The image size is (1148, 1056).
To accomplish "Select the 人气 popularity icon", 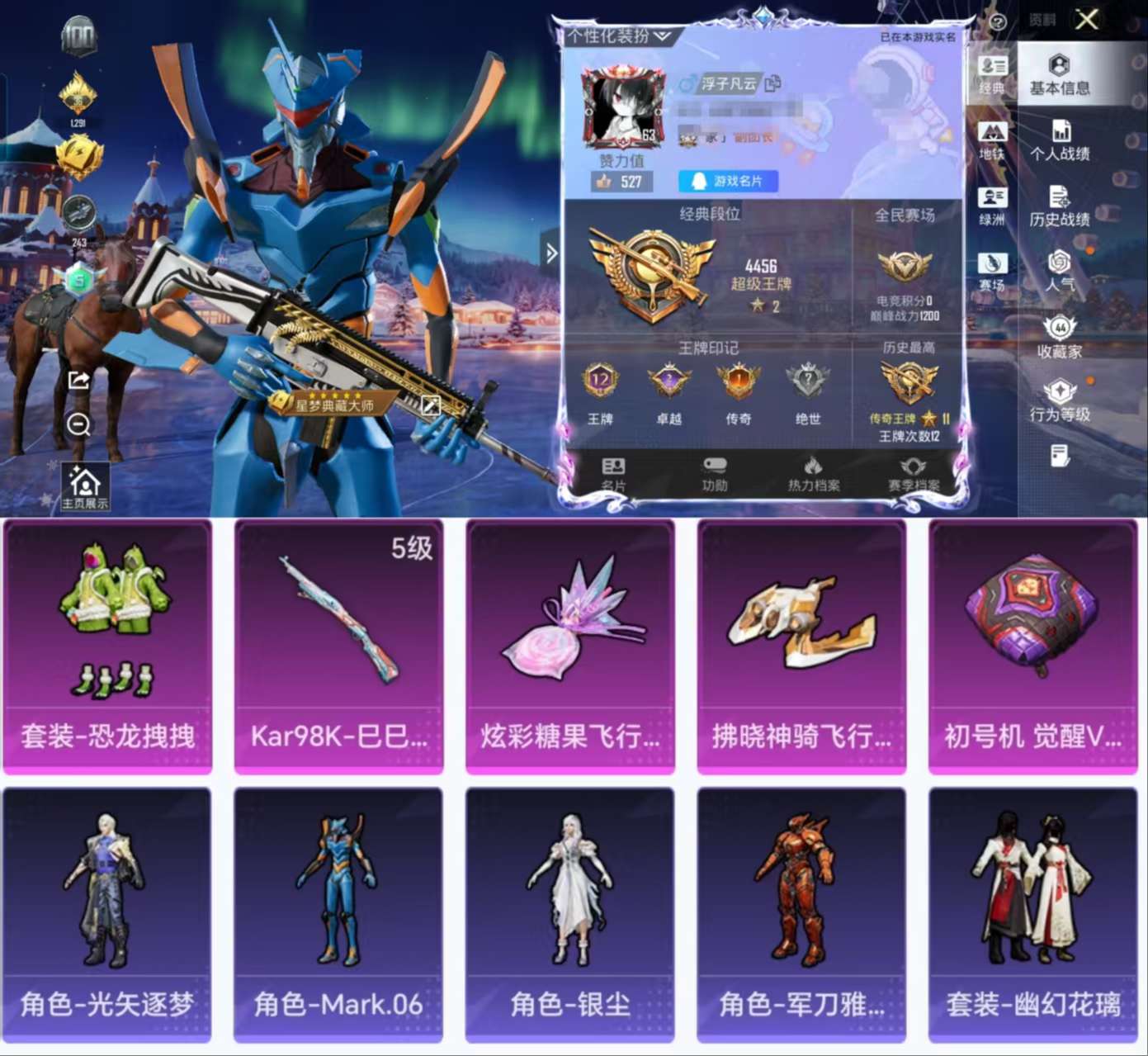I will pos(1059,268).
